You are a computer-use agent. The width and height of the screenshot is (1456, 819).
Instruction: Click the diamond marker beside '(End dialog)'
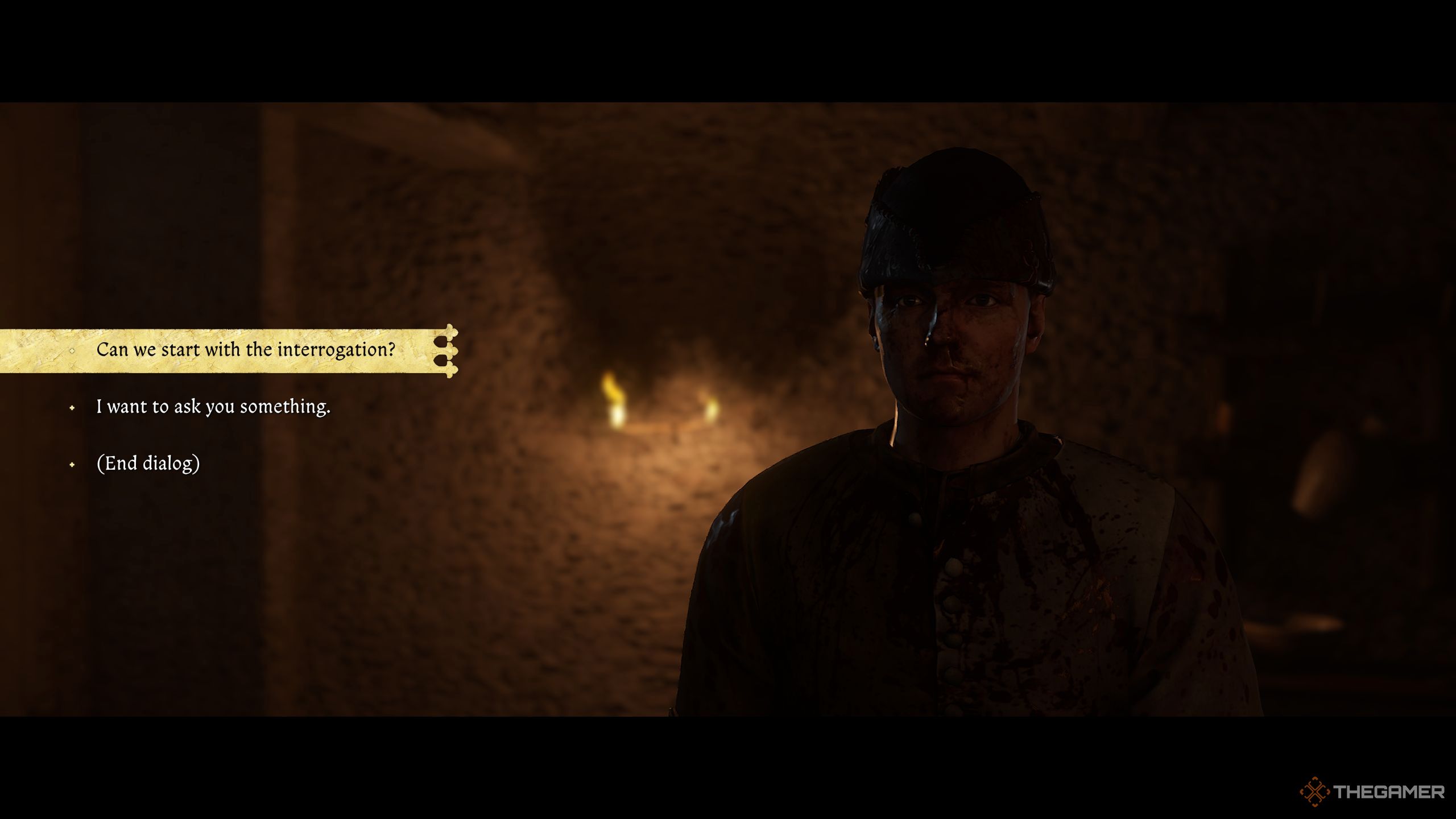(72, 465)
